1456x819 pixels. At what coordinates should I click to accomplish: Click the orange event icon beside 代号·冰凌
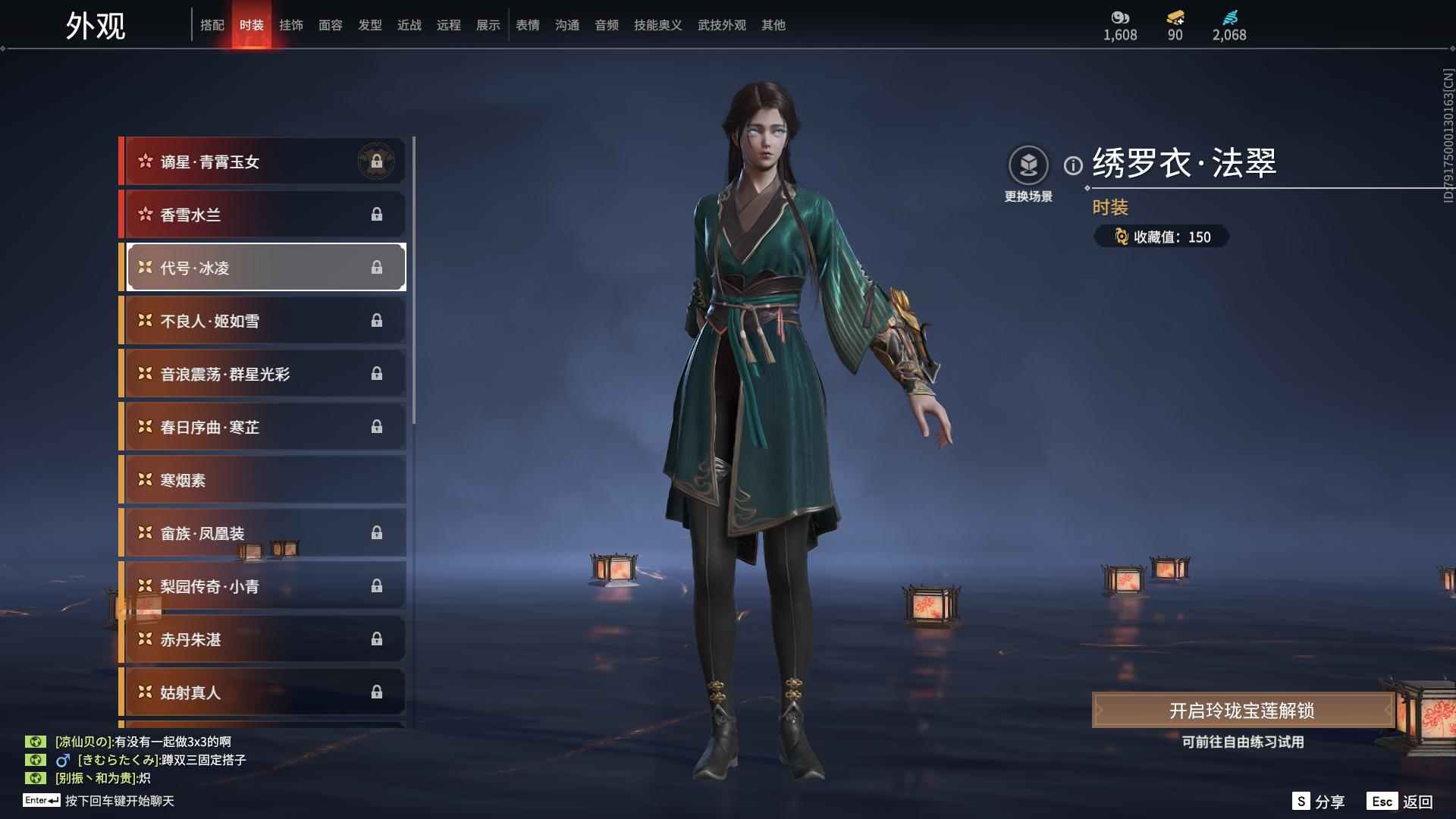[x=143, y=267]
